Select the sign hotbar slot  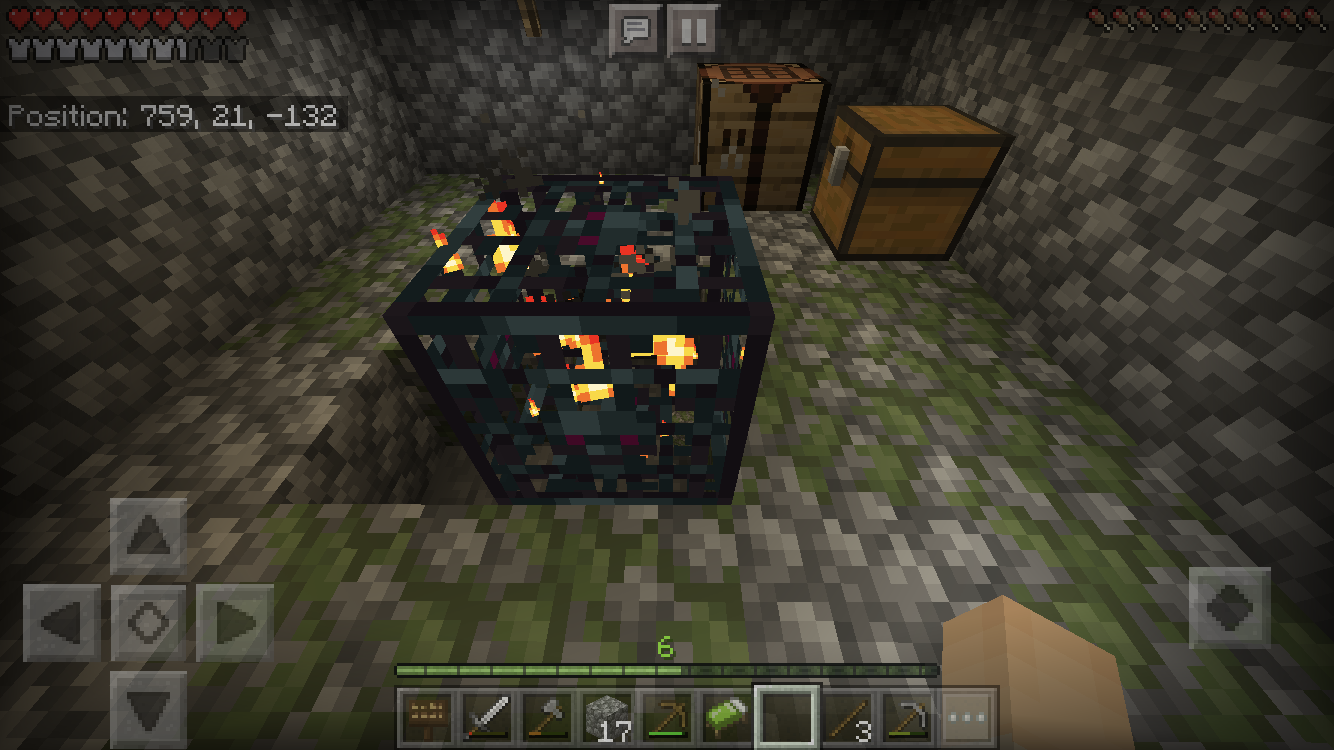point(427,717)
